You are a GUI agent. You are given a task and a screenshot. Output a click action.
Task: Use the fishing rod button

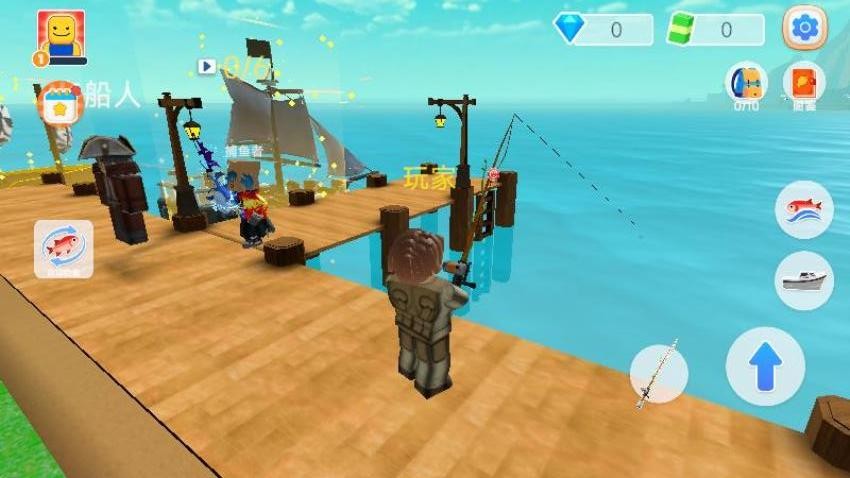tap(659, 374)
